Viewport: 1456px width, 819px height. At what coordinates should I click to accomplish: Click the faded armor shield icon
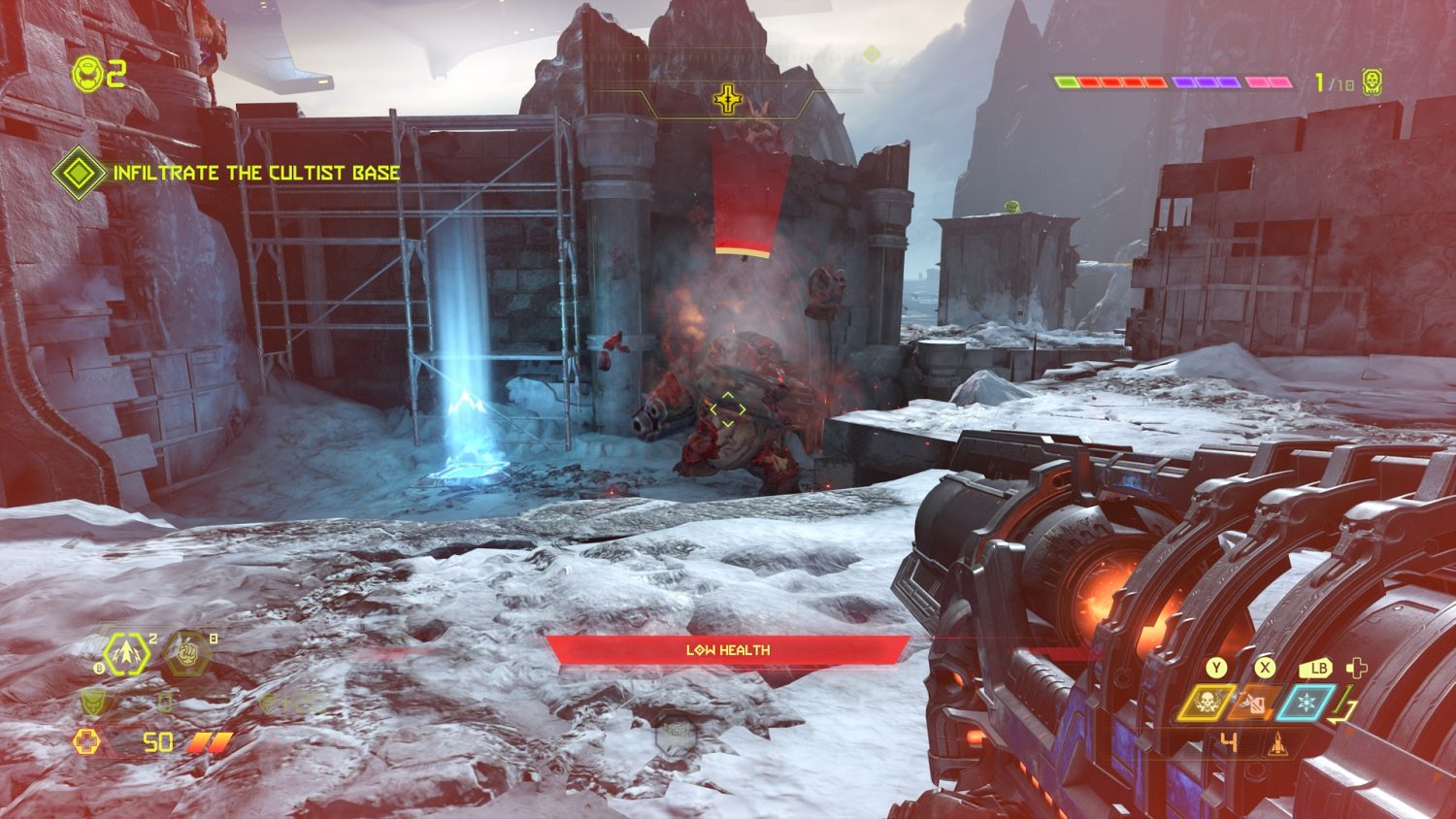coord(94,700)
